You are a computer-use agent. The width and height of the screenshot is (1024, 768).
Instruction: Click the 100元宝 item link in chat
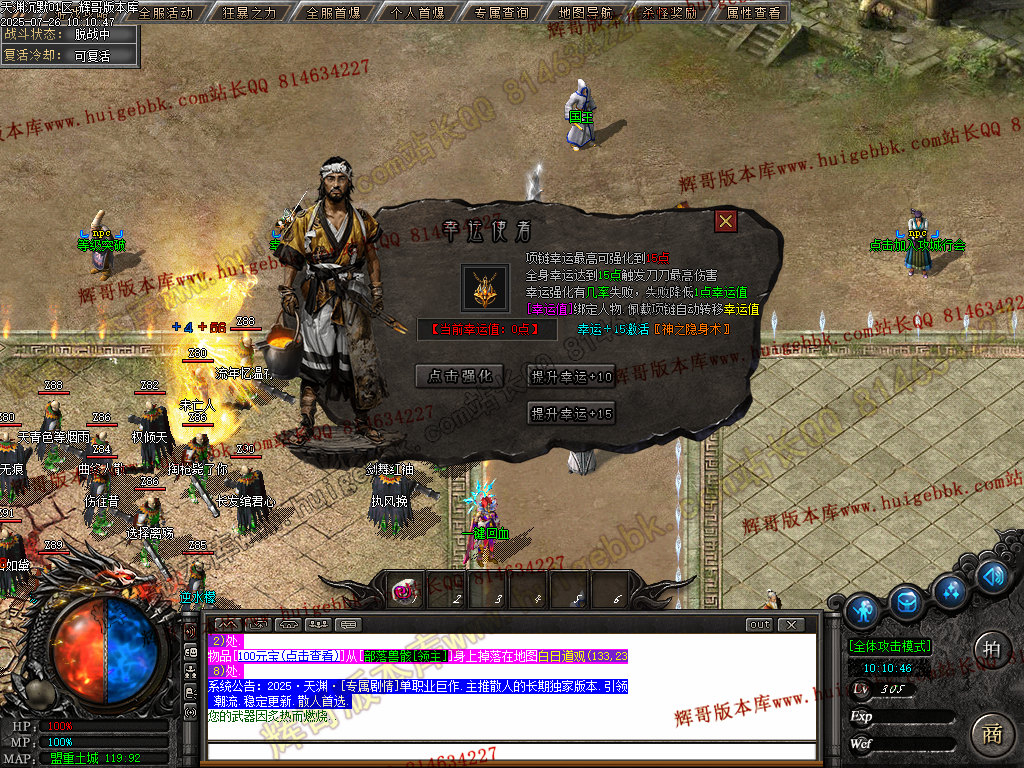286,656
